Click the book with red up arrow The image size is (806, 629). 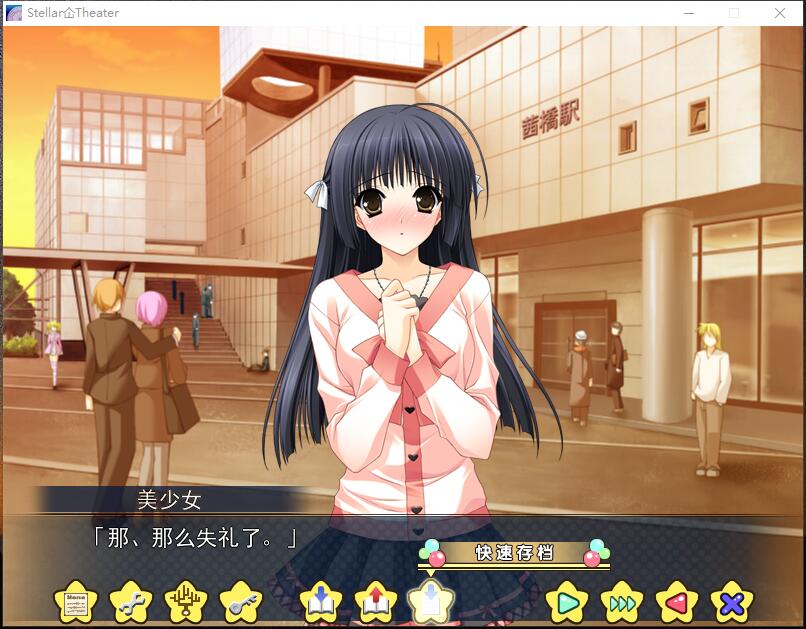[376, 603]
